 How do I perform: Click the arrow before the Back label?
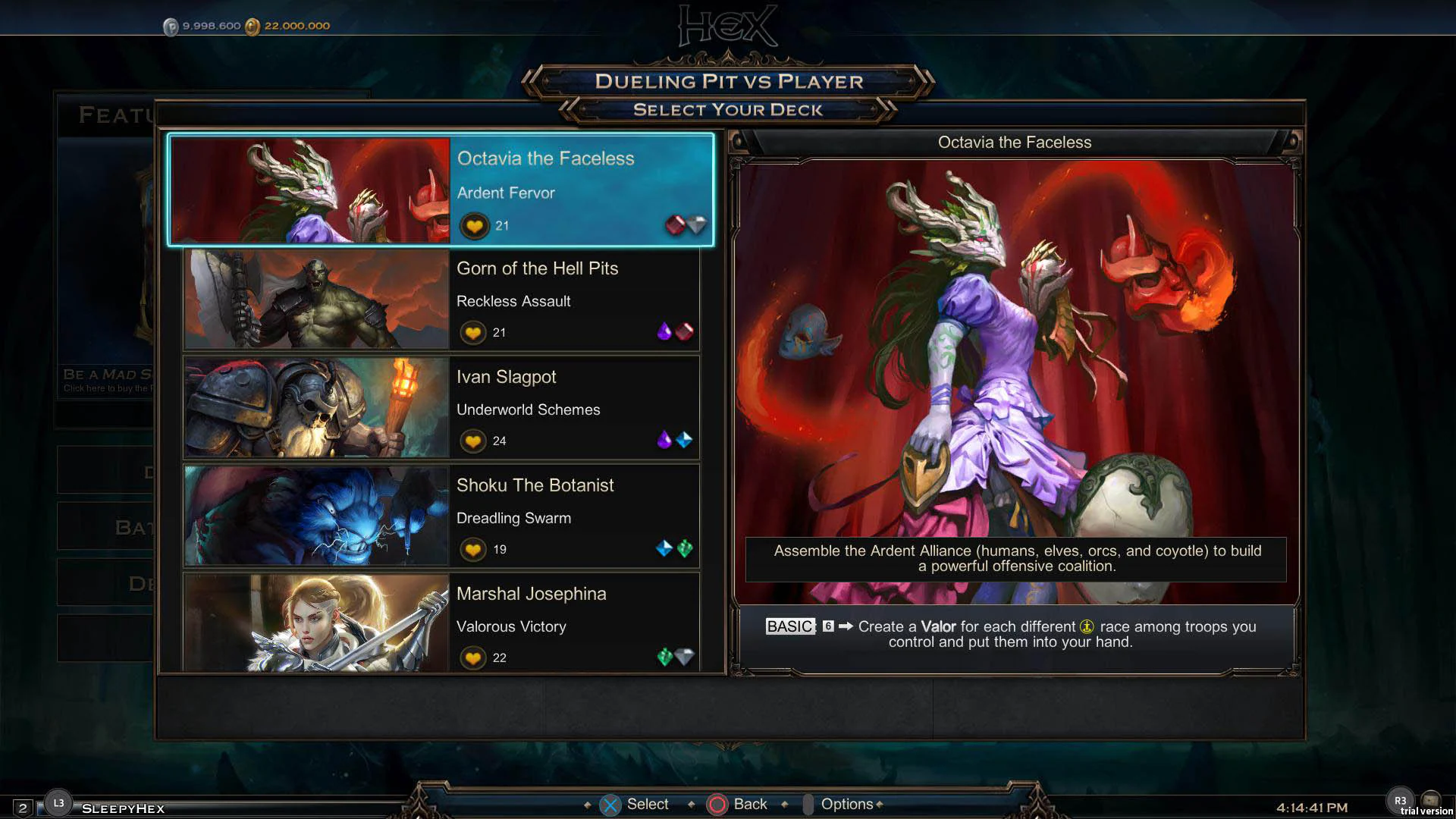click(691, 804)
